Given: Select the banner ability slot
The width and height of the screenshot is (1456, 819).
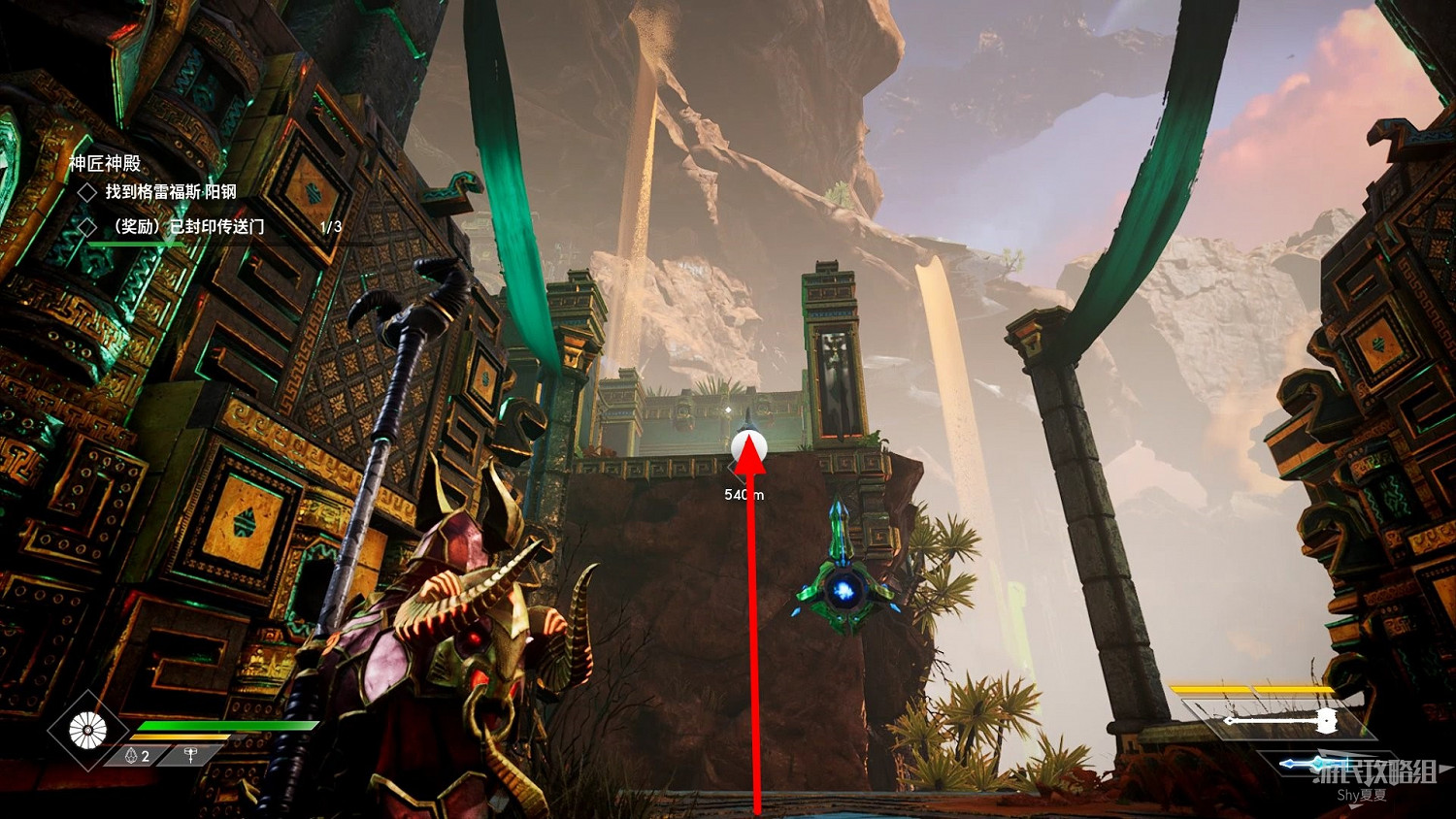Looking at the screenshot, I should pyautogui.click(x=191, y=755).
